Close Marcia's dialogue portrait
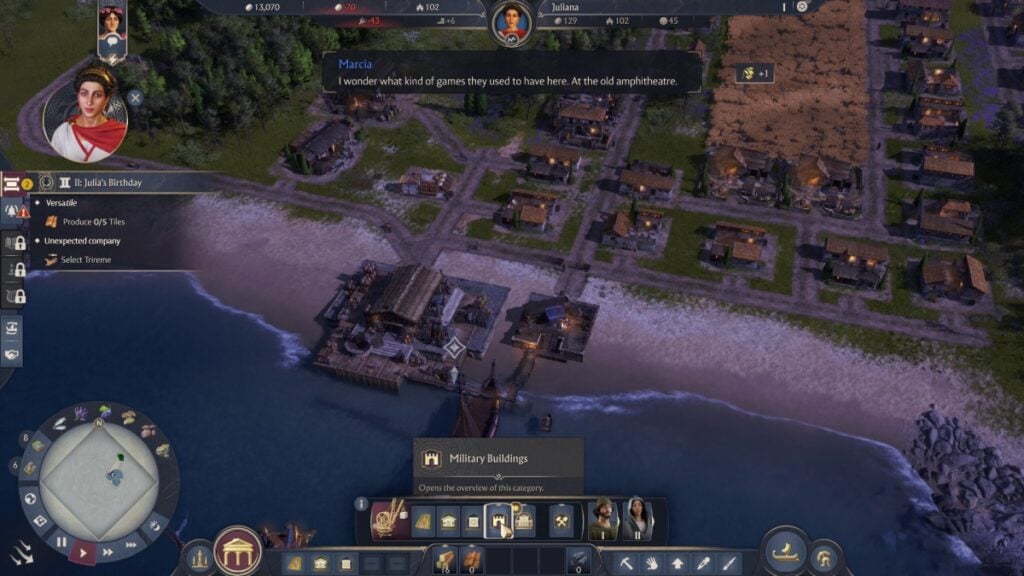Screen dimensions: 1024x576 tap(135, 98)
